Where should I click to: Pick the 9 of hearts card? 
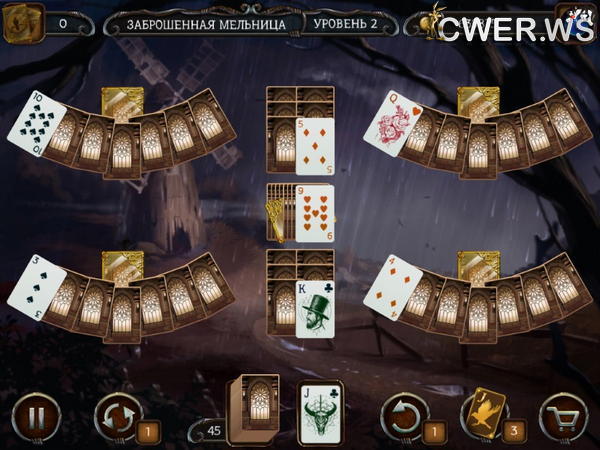315,212
